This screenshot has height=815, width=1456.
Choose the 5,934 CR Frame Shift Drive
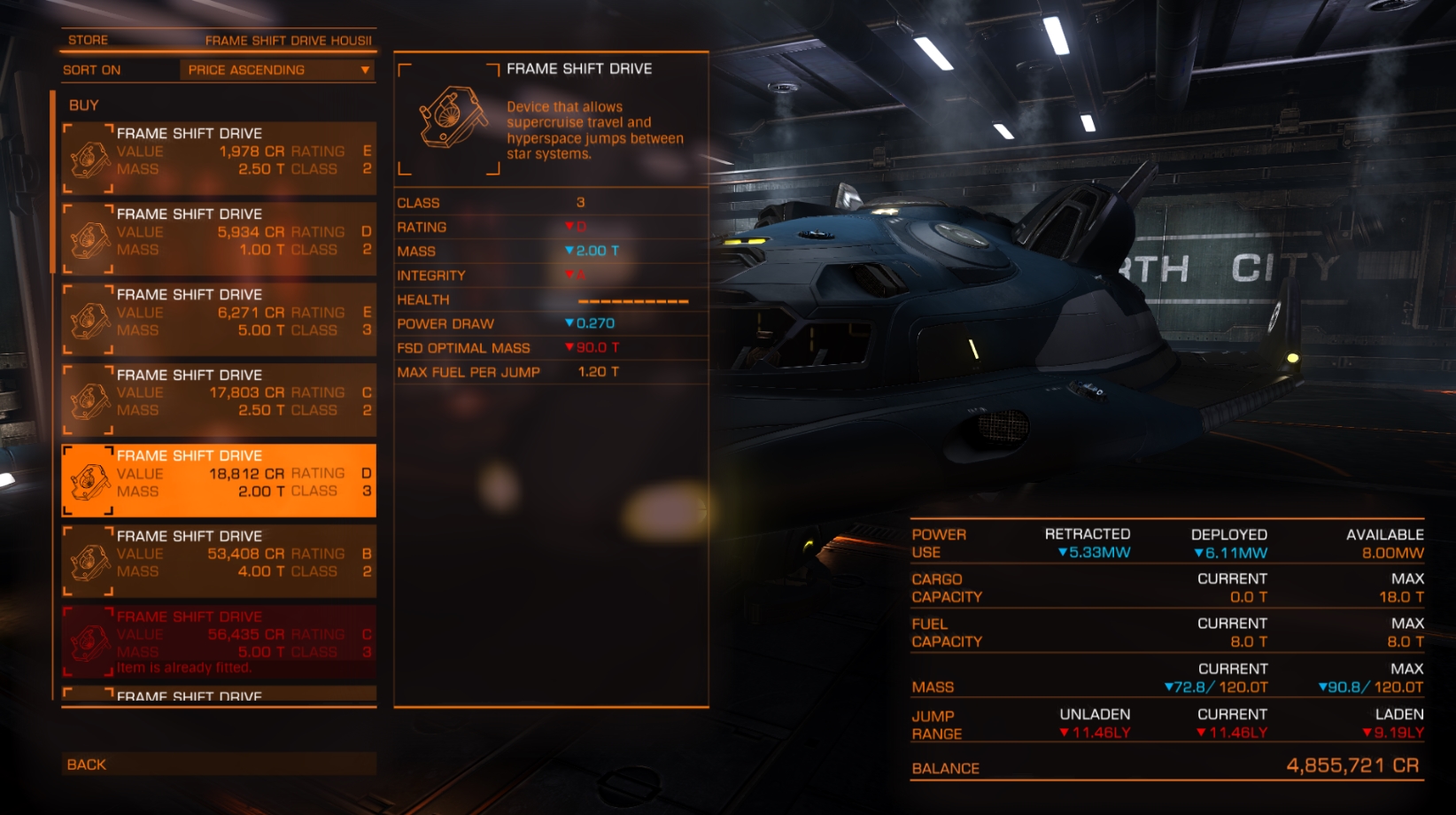(x=219, y=239)
